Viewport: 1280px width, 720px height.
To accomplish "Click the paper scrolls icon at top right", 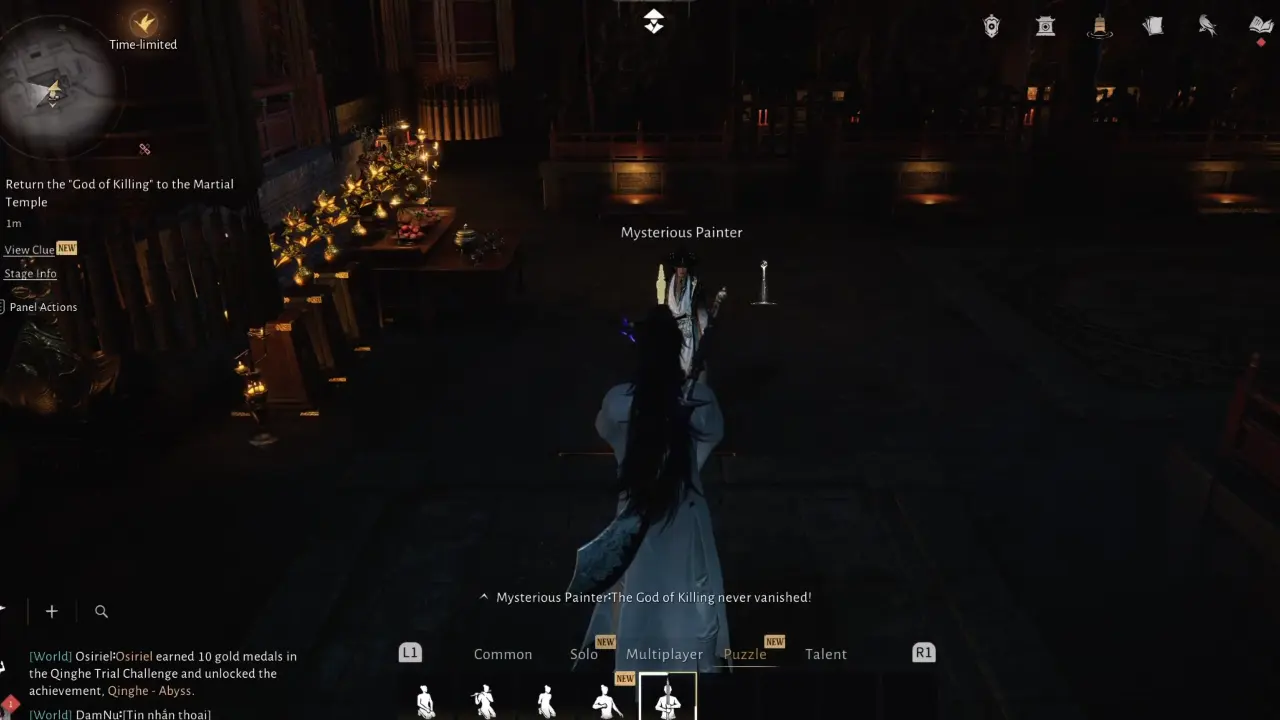I will coord(1153,26).
